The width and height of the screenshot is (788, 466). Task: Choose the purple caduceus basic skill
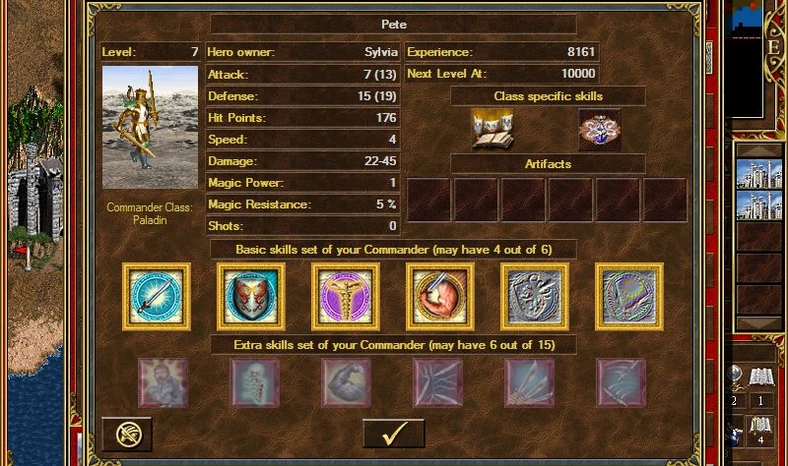[345, 297]
